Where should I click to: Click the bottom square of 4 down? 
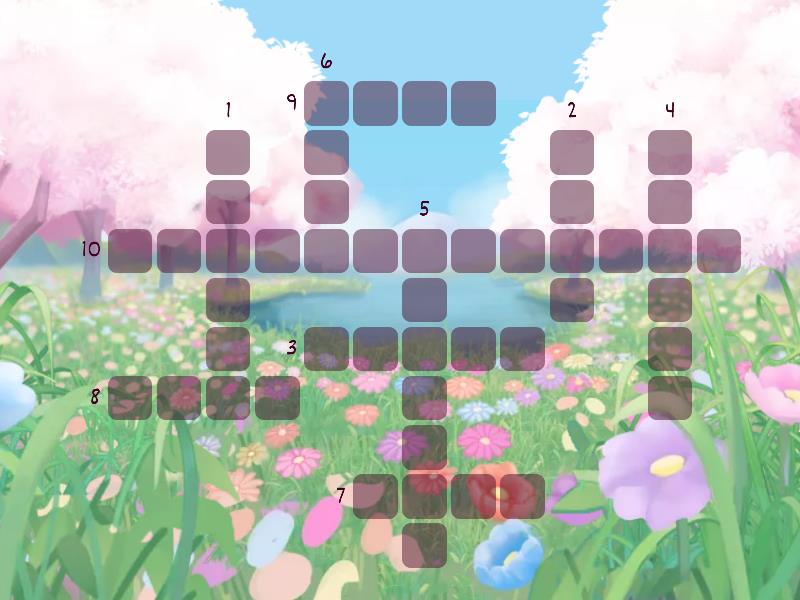(x=670, y=397)
